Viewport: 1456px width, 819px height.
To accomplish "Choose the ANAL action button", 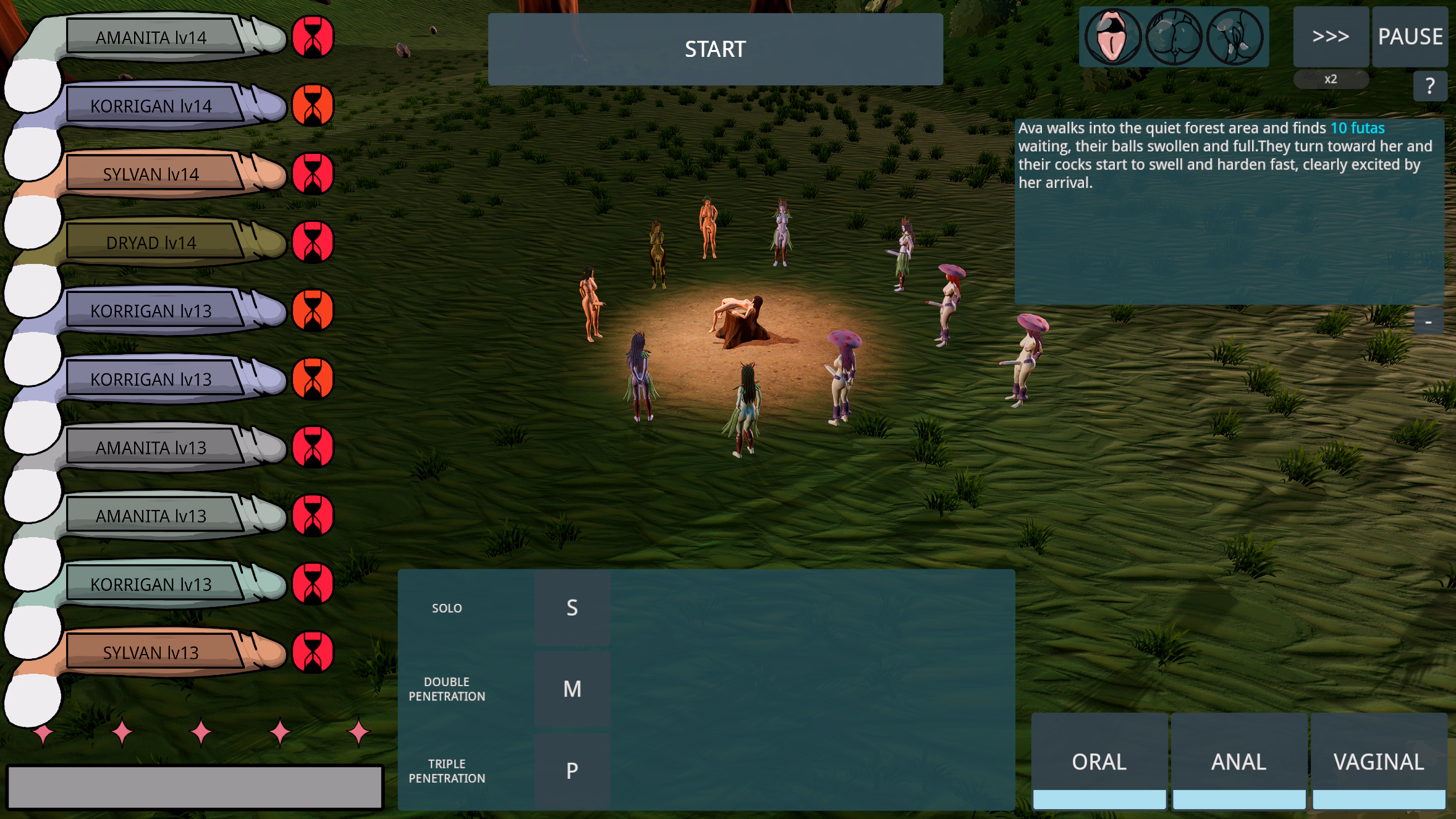I will click(1238, 762).
